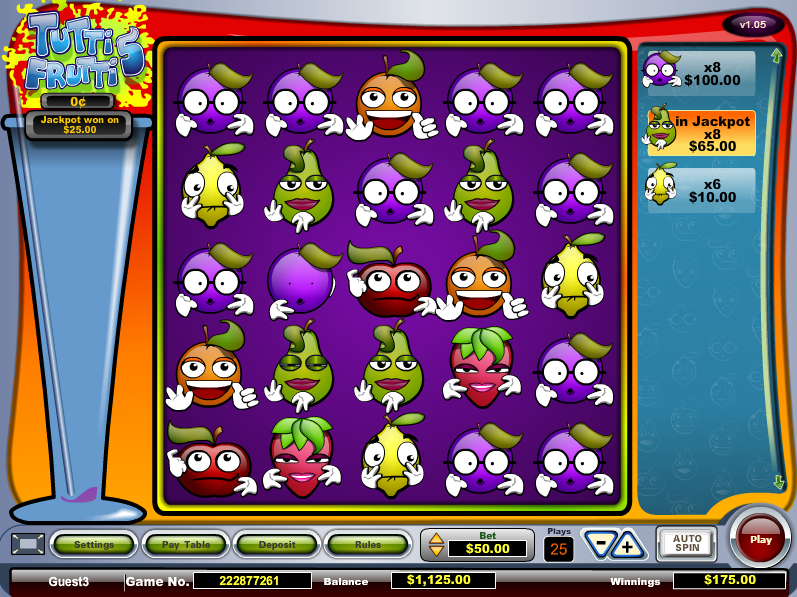The image size is (797, 597).
Task: Toggle fullscreen with the screen icon
Action: [27, 544]
